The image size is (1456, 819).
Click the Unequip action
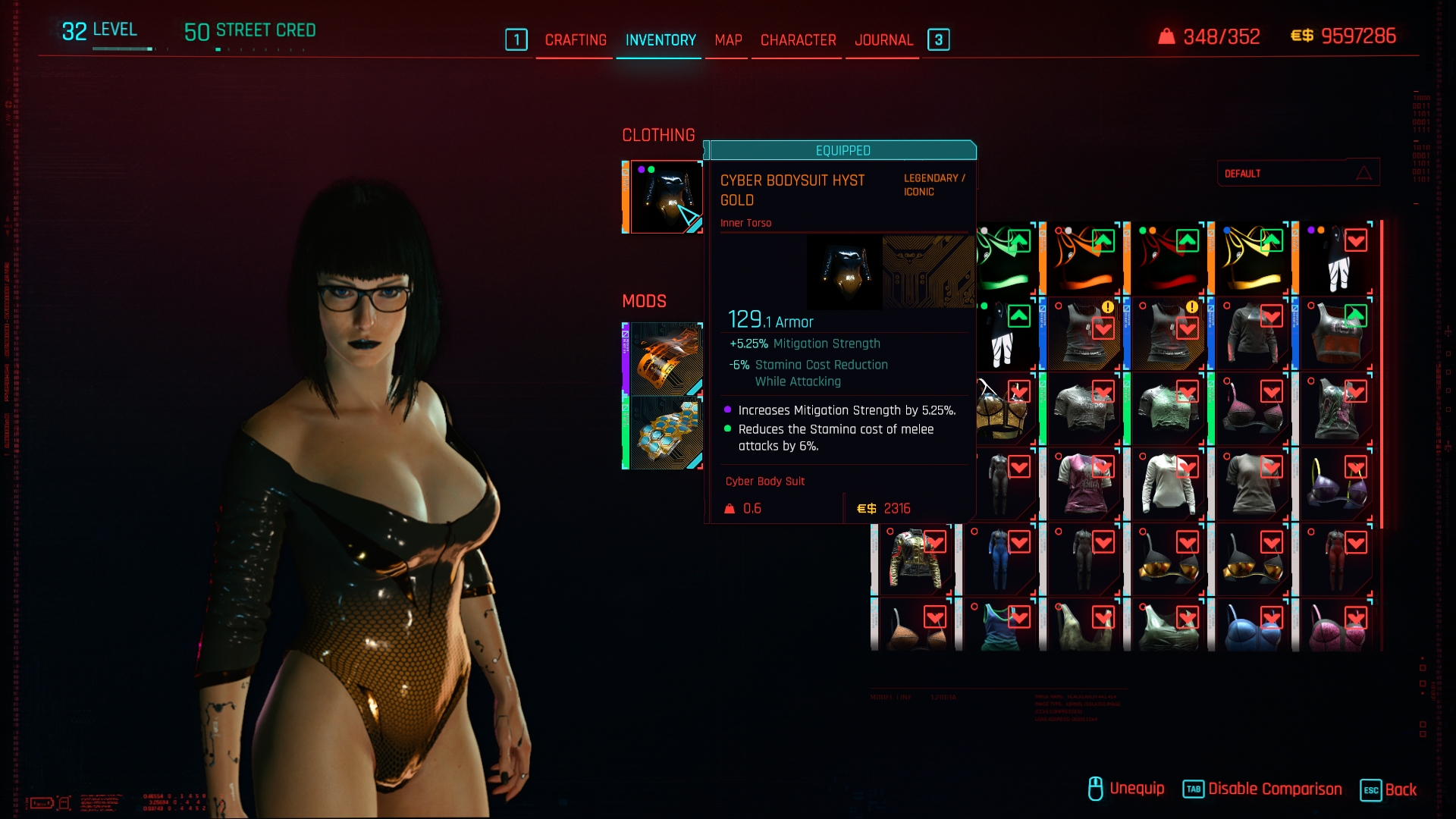point(1126,789)
